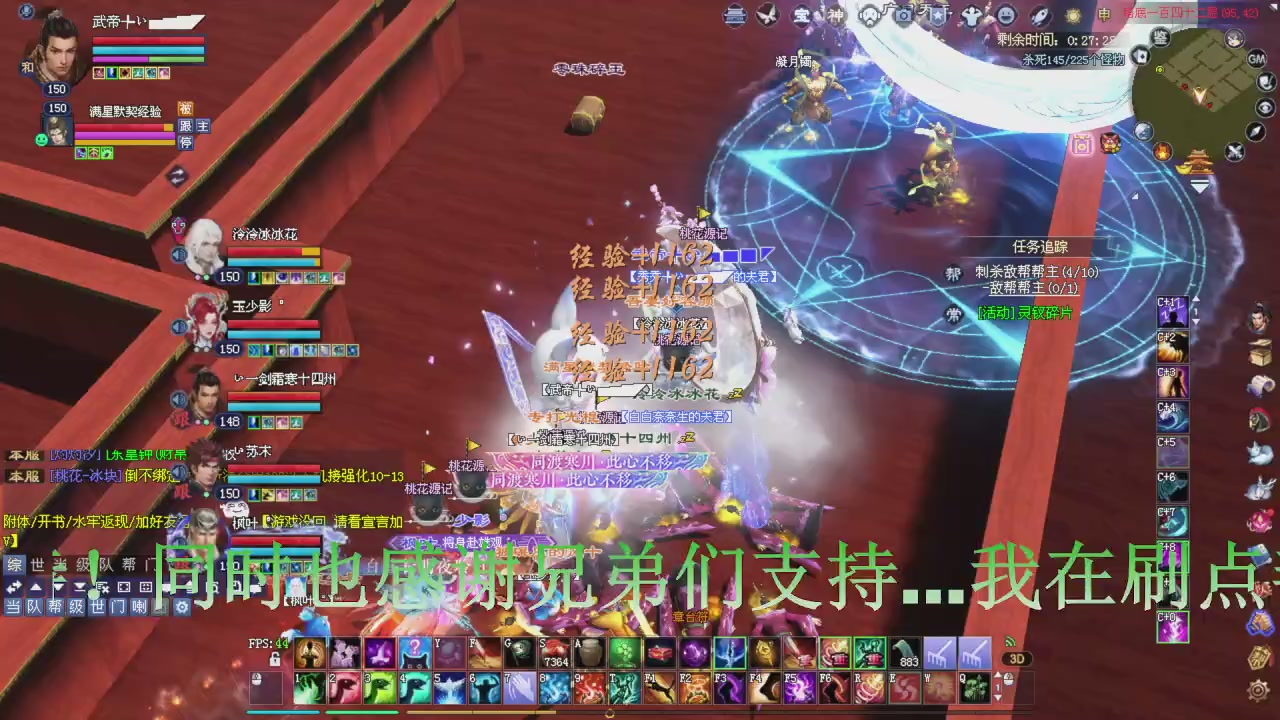Activate the green claw skill in slot 1
The image size is (1280, 720).
309,688
